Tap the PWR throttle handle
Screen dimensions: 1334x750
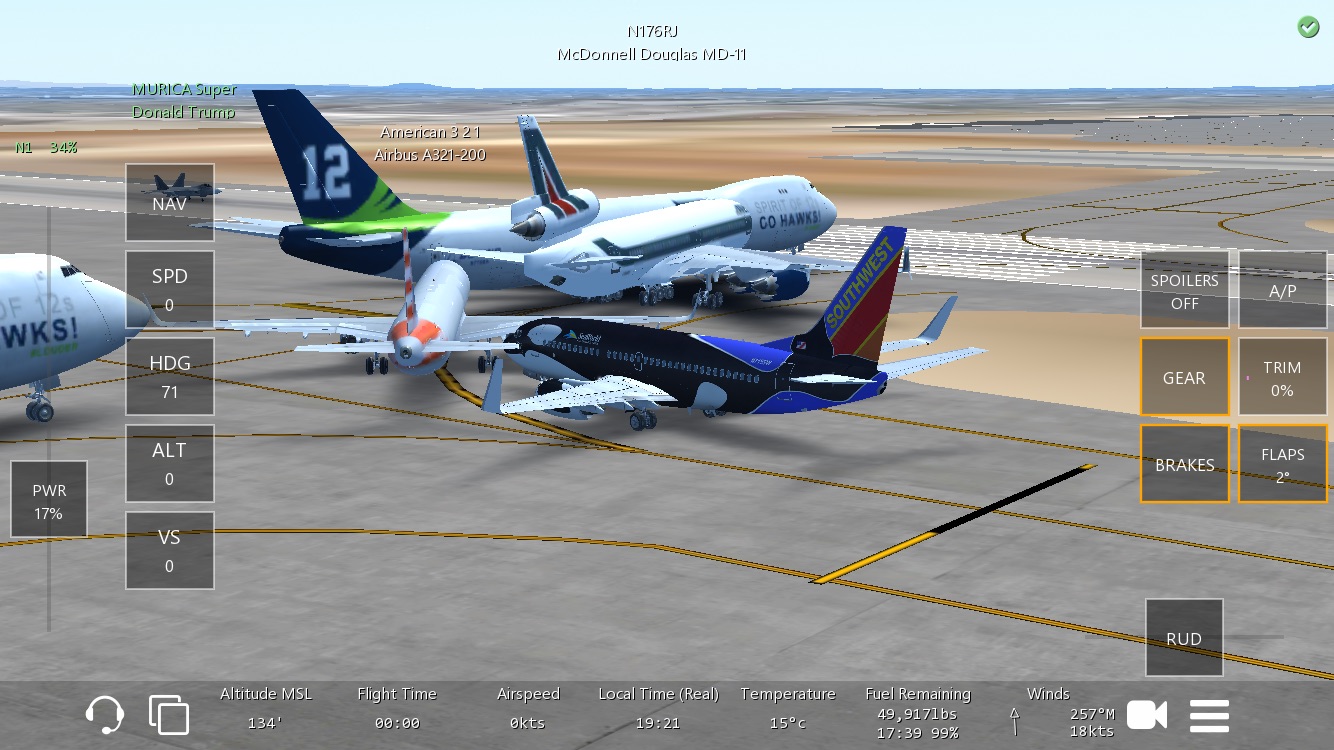pyautogui.click(x=48, y=500)
